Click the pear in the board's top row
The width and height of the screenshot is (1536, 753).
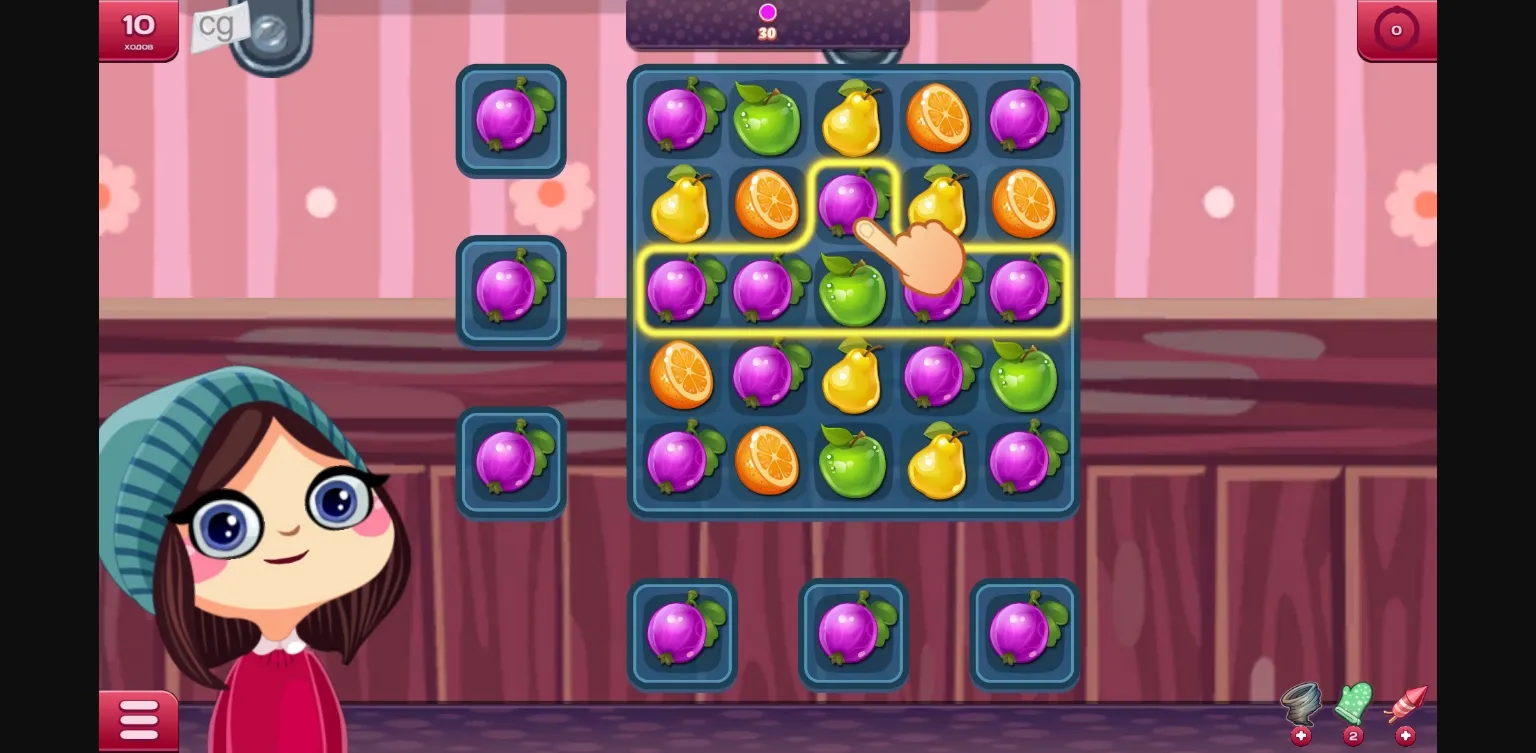click(853, 119)
